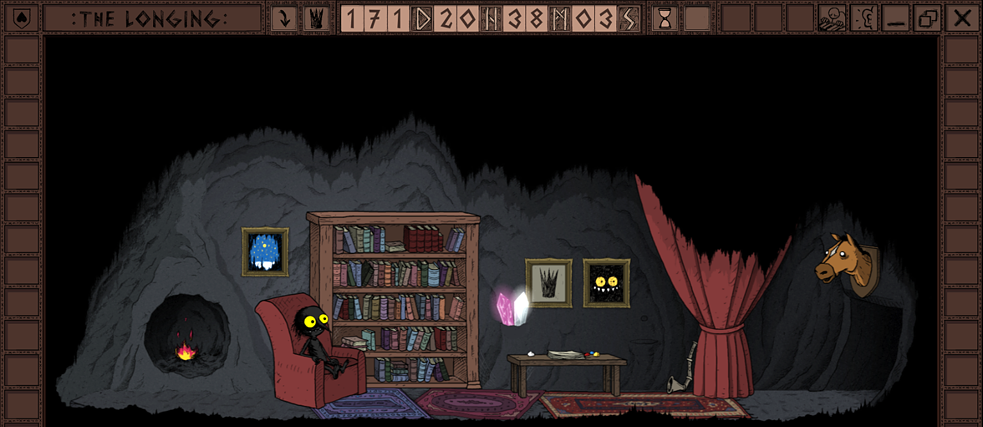The image size is (983, 427).
Task: Toggle the ear sound icon
Action: click(864, 18)
